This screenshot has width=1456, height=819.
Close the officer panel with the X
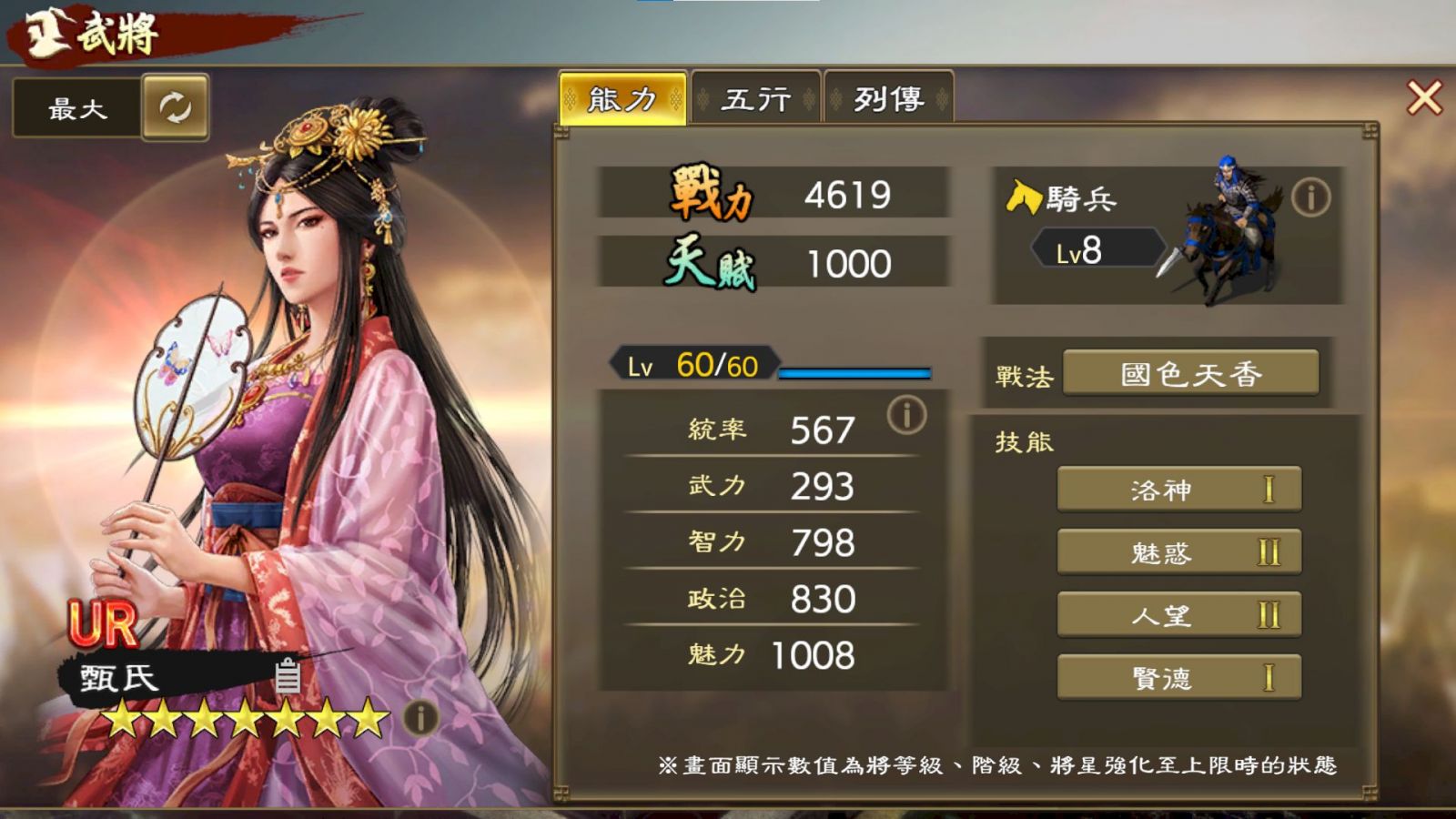tap(1424, 97)
